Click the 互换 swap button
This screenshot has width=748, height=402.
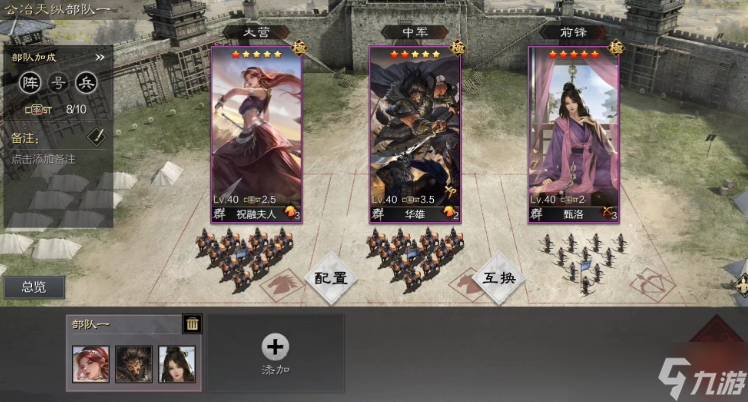(500, 278)
